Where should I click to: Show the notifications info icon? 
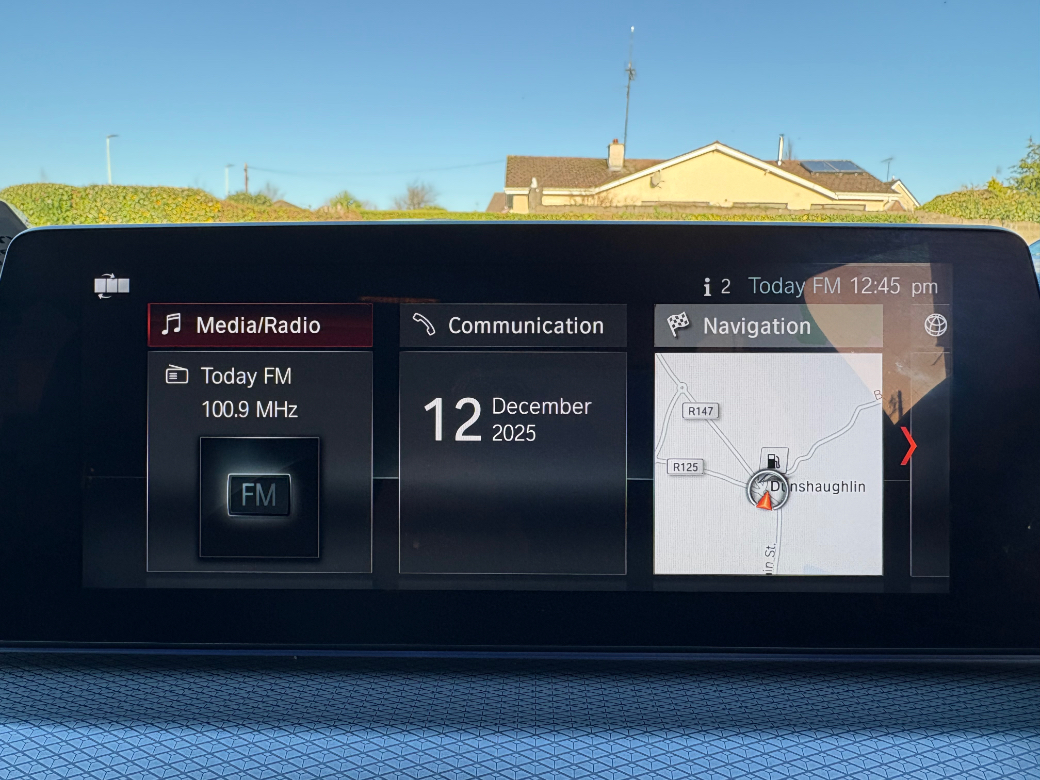708,287
